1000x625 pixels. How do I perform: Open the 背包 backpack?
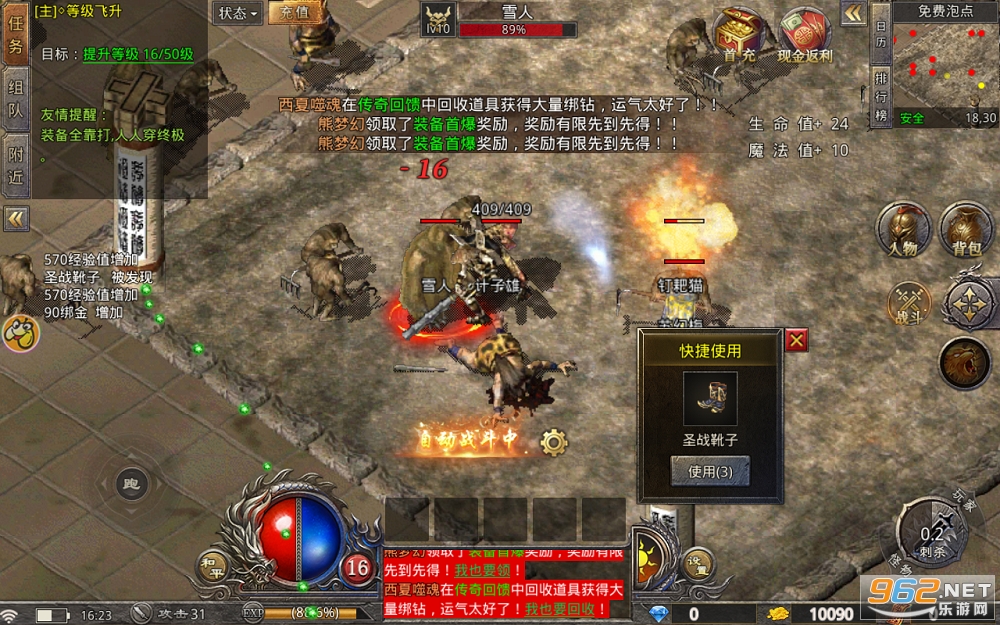[x=966, y=230]
